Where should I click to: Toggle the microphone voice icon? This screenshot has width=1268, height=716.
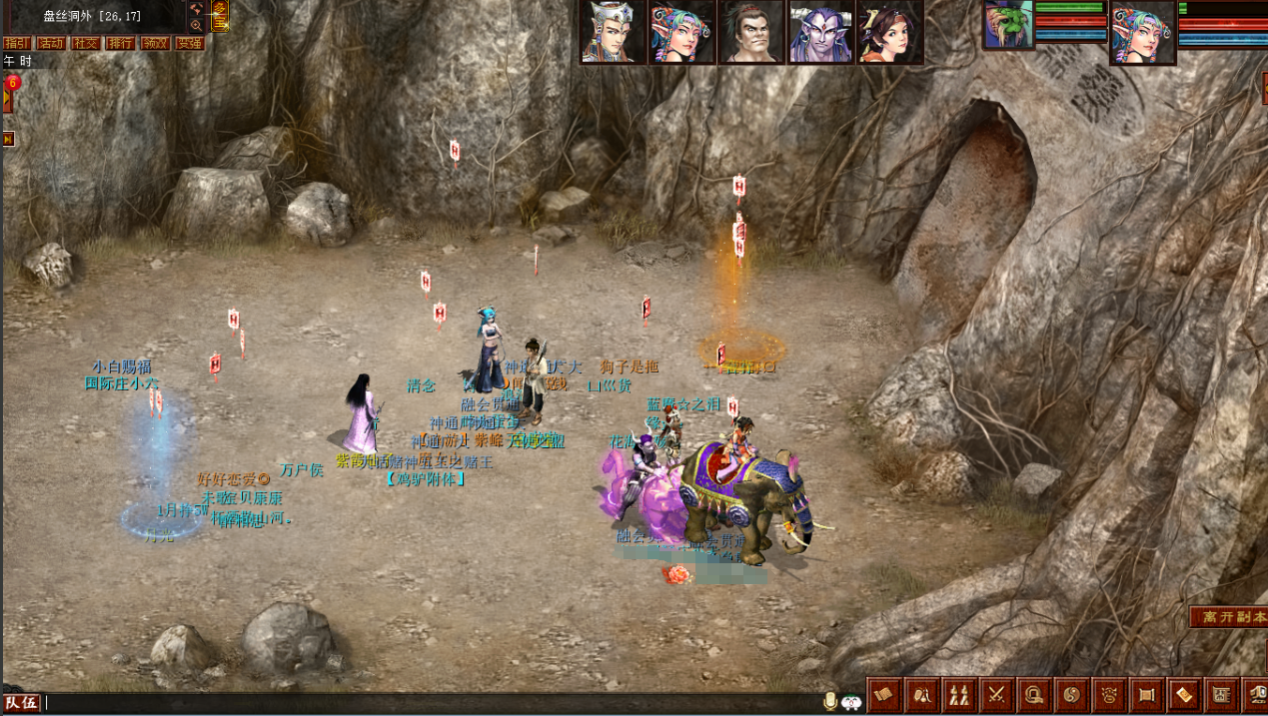(x=830, y=702)
